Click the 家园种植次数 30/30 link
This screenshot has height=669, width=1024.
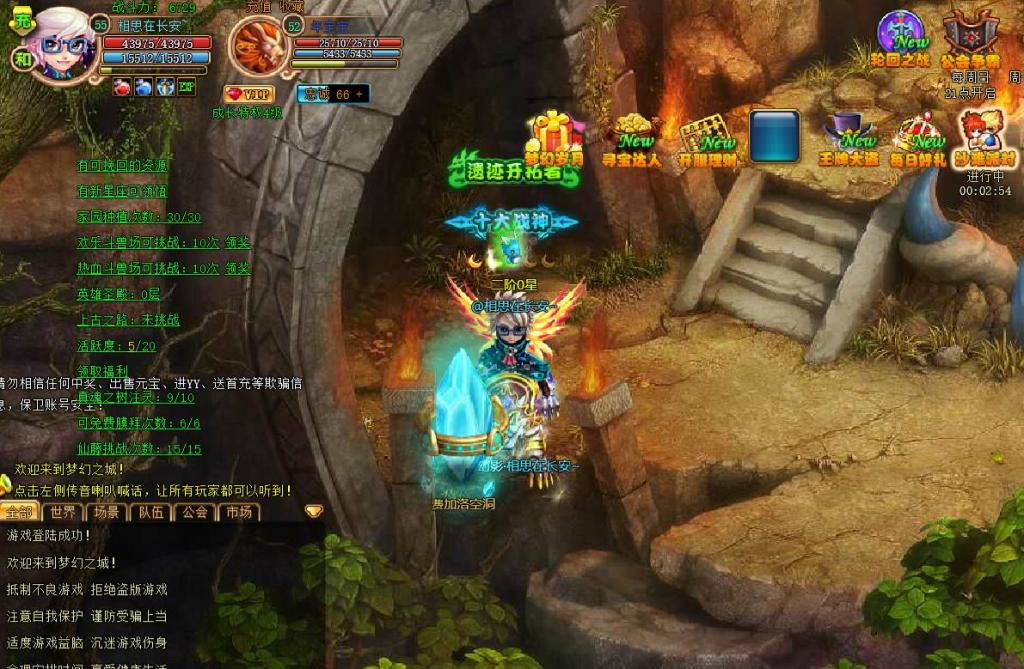139,217
